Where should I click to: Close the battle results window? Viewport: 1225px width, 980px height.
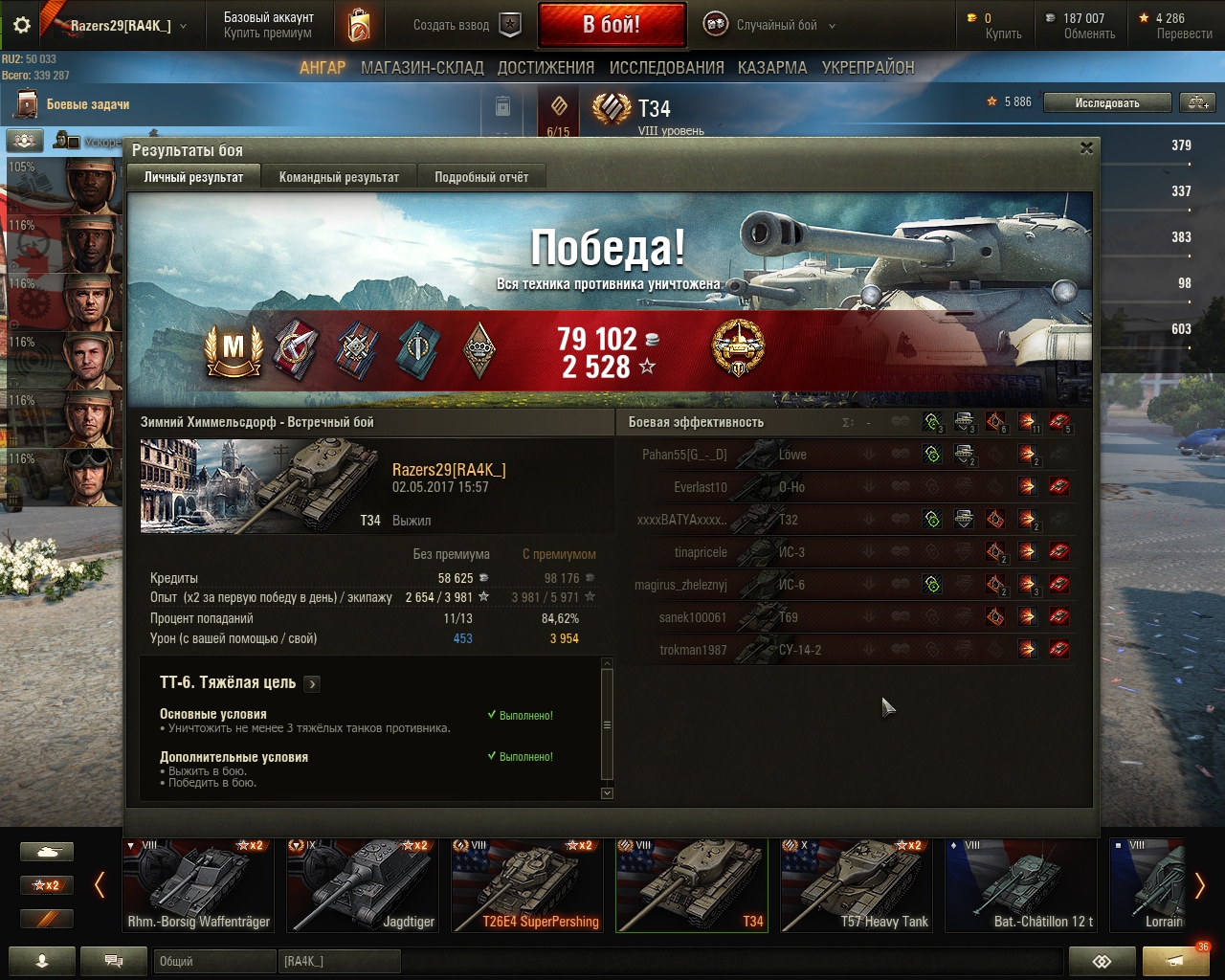point(1086,148)
